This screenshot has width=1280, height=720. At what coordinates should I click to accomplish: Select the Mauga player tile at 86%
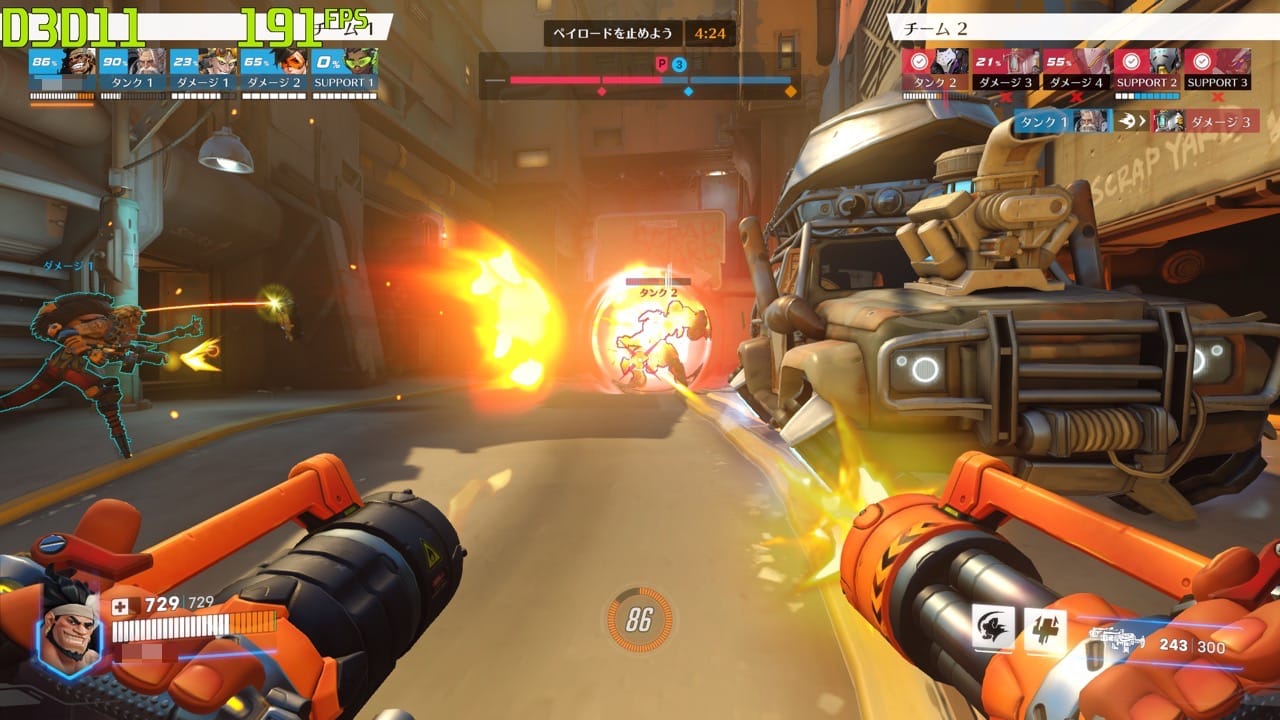coord(63,71)
